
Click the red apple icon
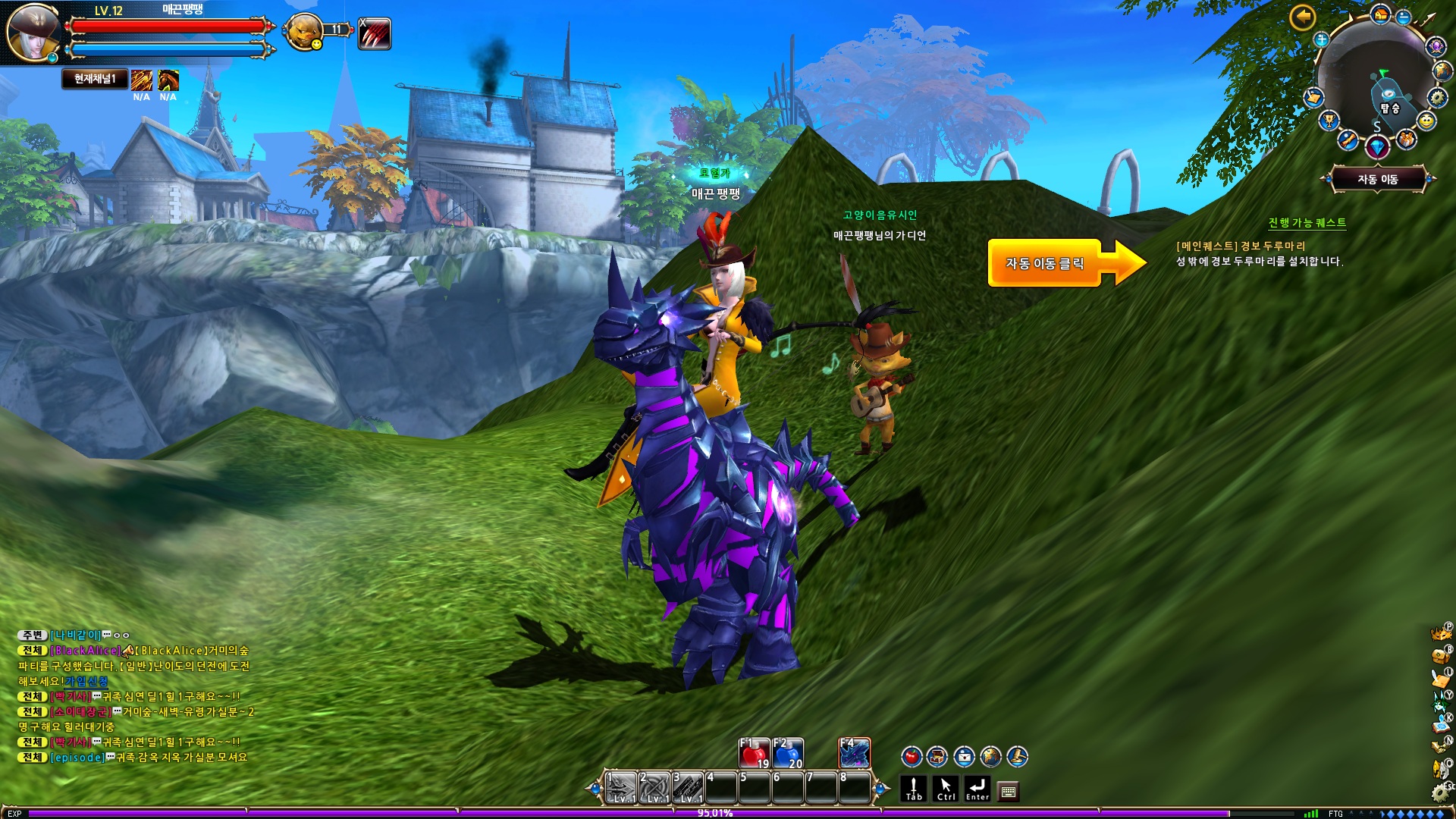pos(911,756)
